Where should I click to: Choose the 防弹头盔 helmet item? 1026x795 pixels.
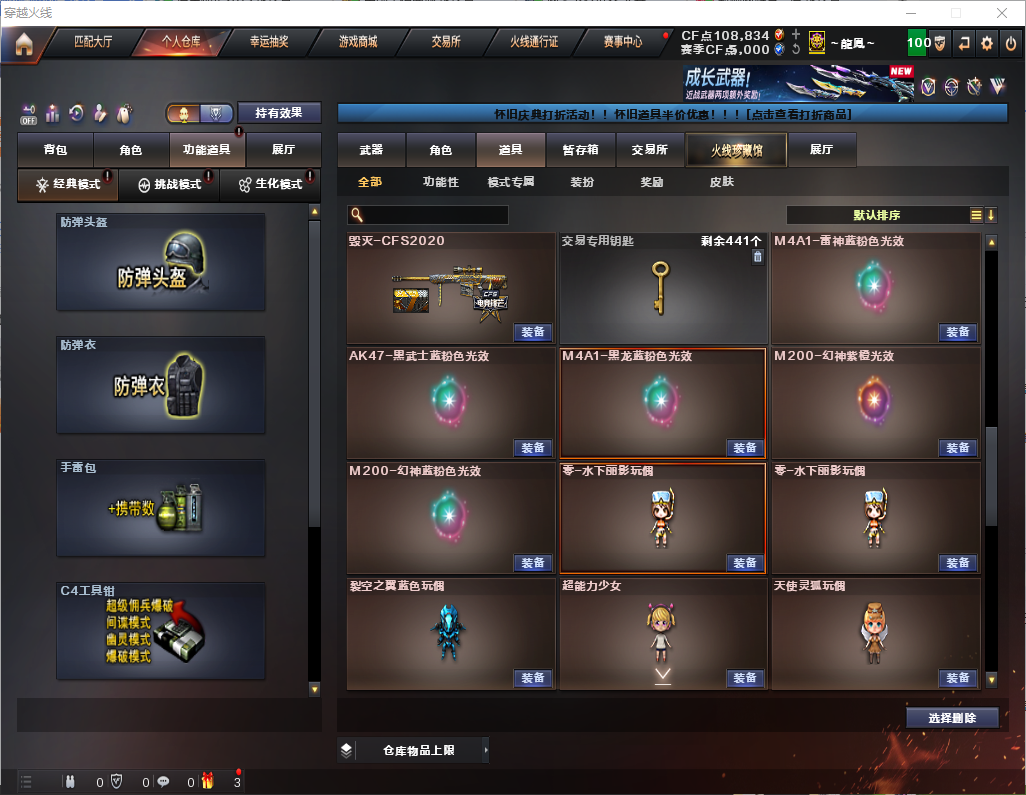pos(161,262)
